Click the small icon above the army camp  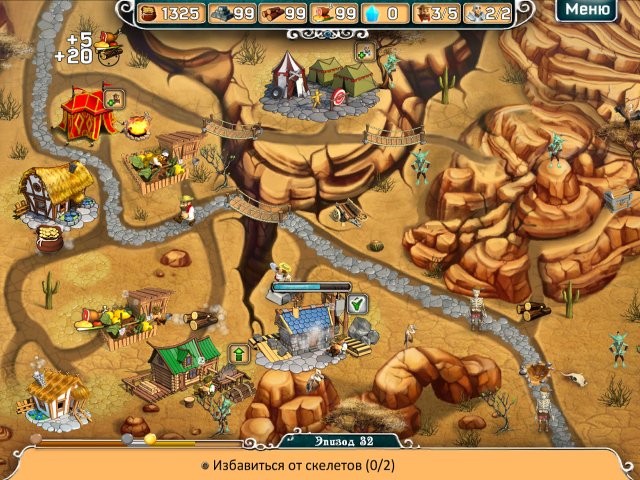click(x=365, y=51)
